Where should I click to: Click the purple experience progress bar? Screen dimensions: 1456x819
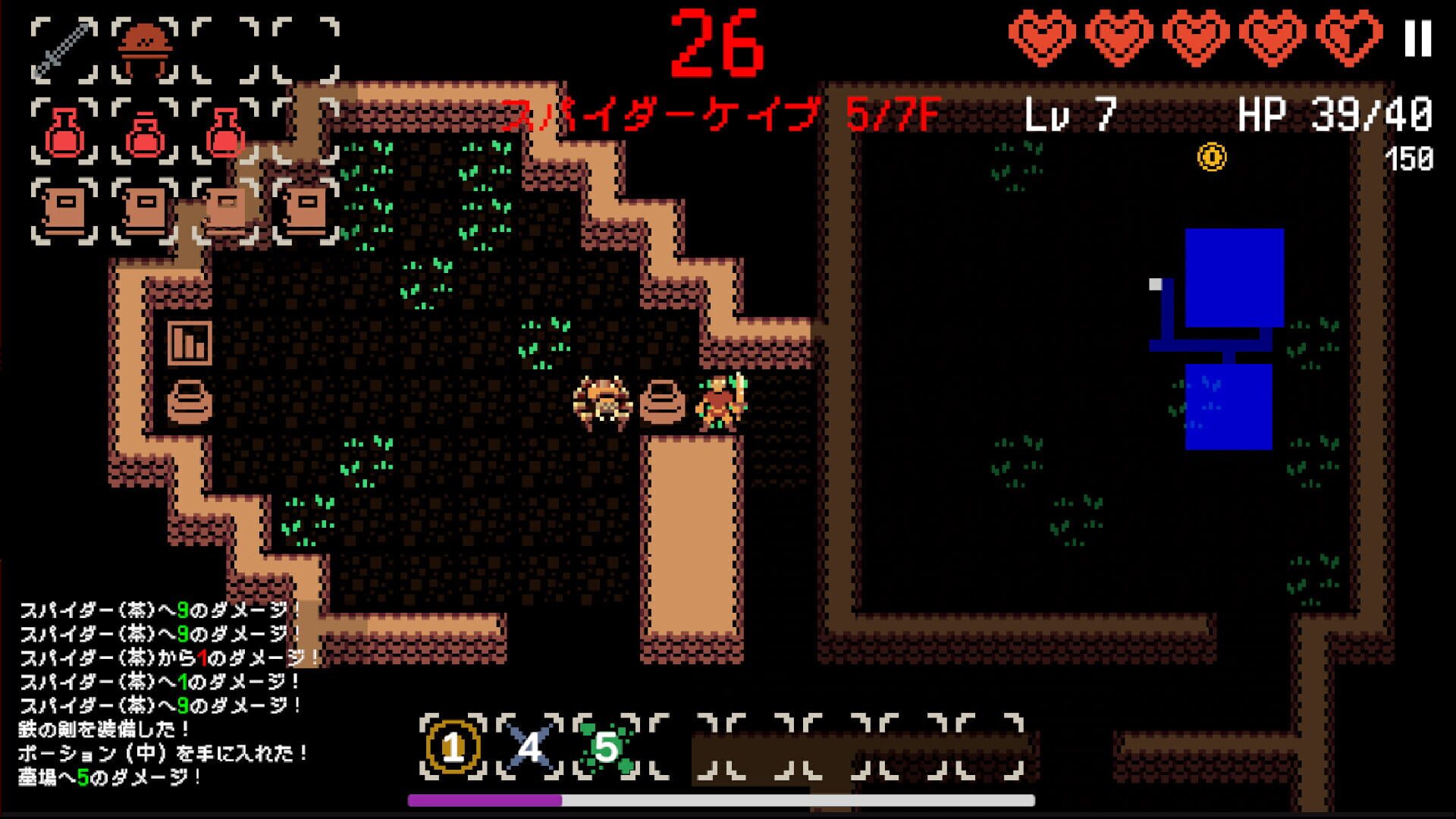[485, 799]
